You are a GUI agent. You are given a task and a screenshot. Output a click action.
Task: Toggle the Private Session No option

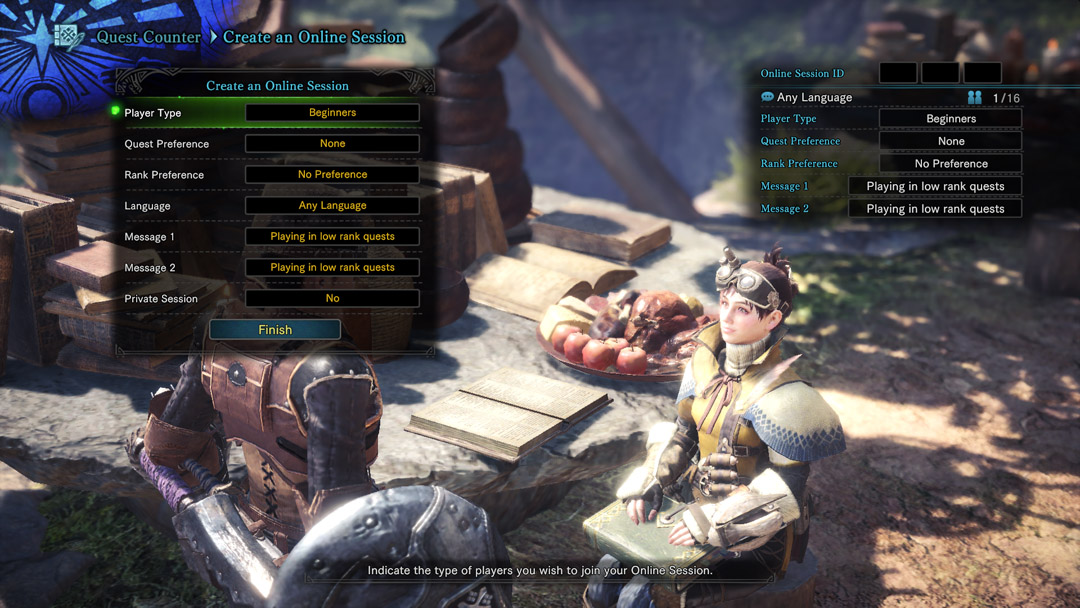tap(332, 299)
